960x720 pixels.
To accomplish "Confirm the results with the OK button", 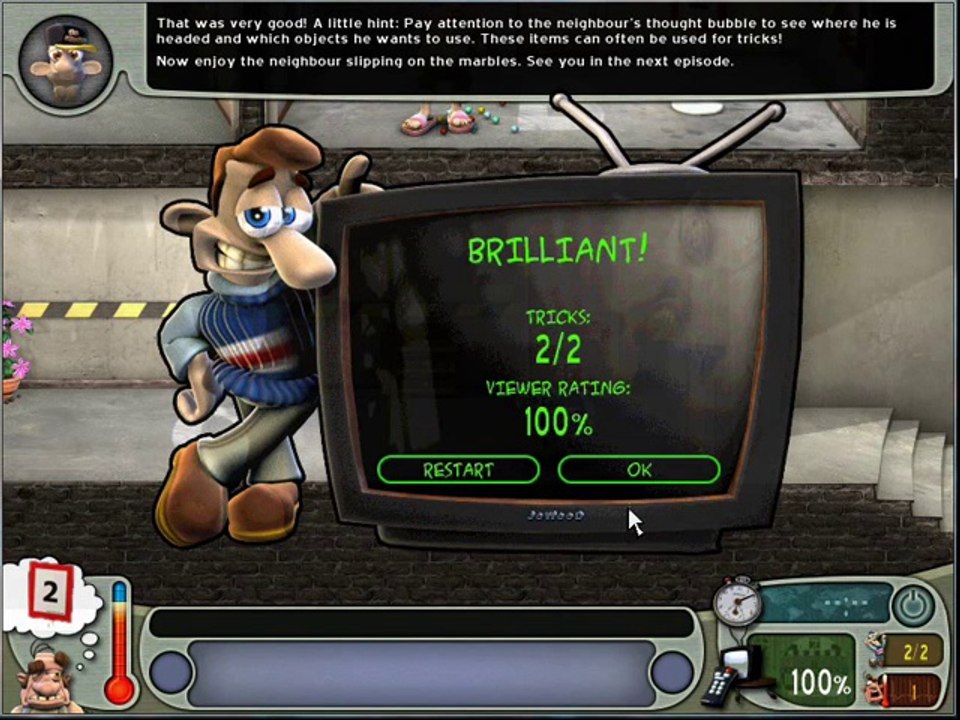I will 638,469.
